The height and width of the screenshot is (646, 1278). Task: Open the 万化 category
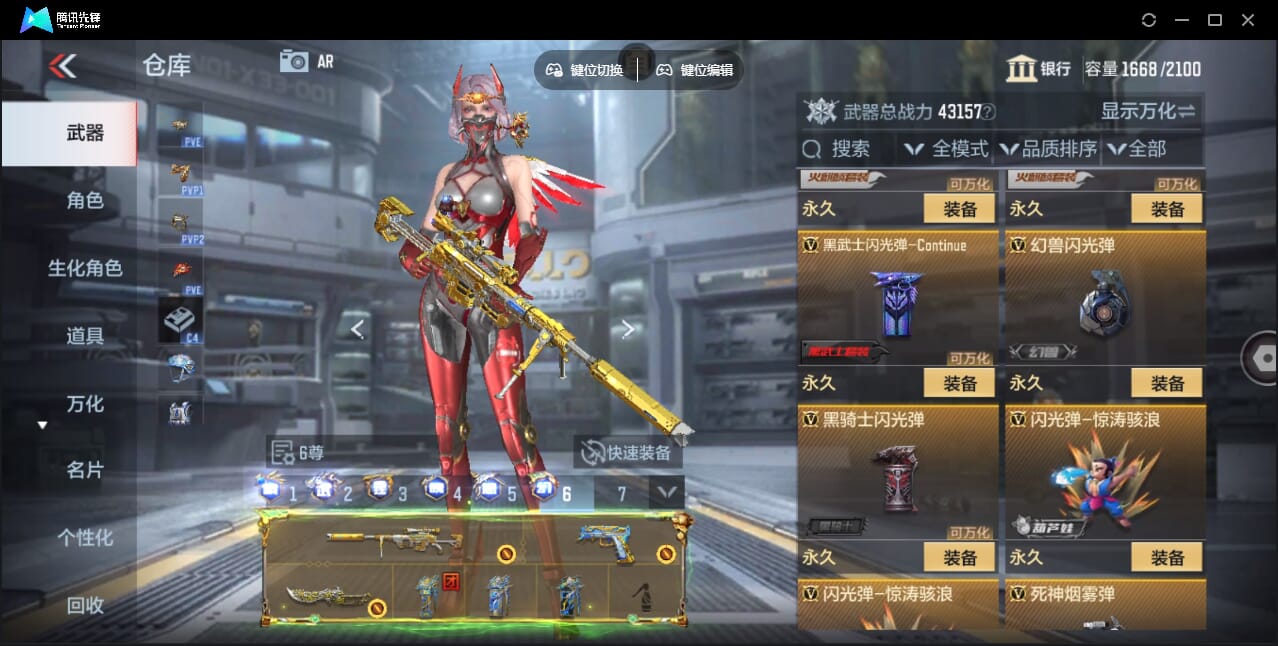85,404
